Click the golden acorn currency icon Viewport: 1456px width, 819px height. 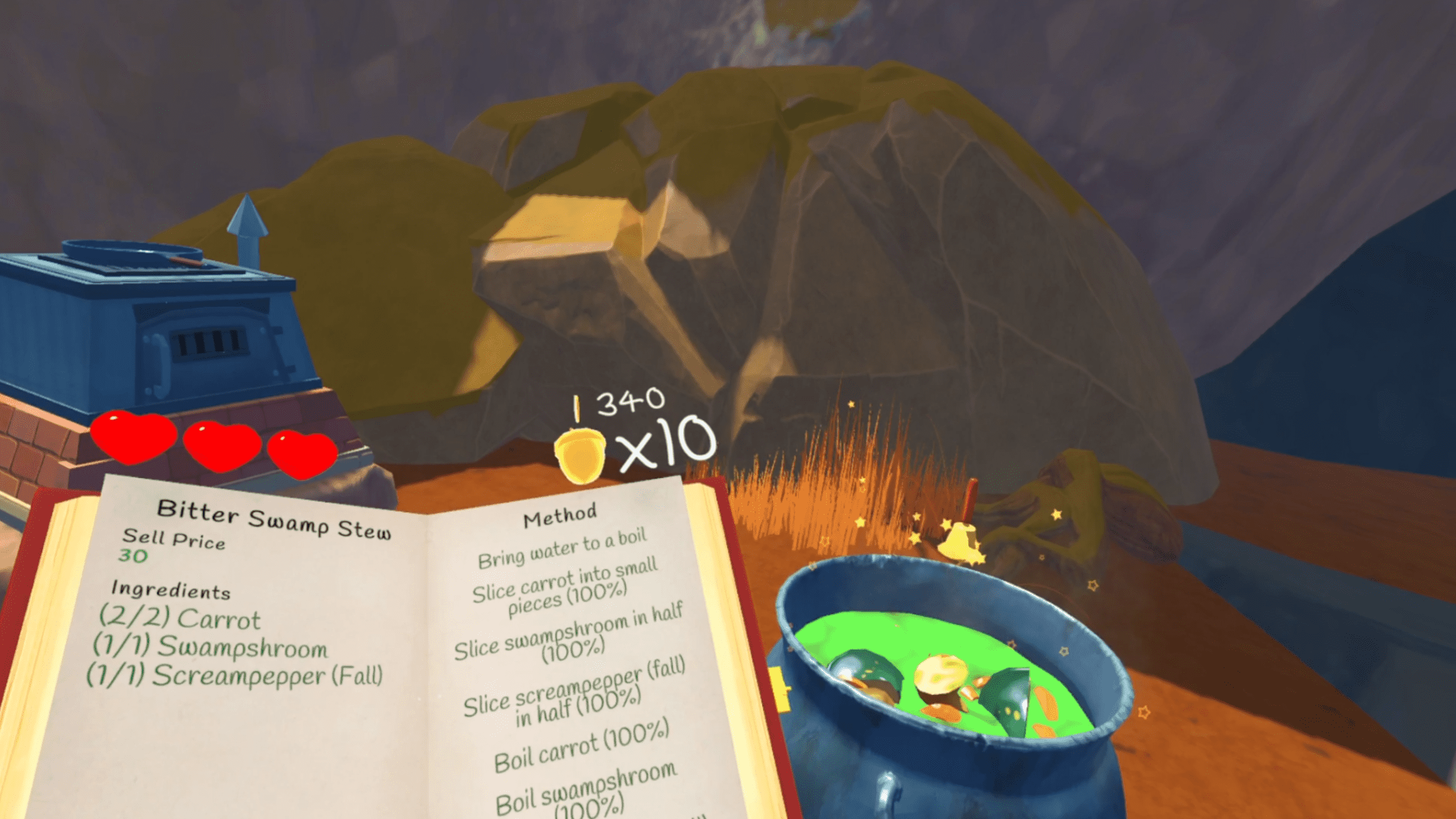click(579, 456)
